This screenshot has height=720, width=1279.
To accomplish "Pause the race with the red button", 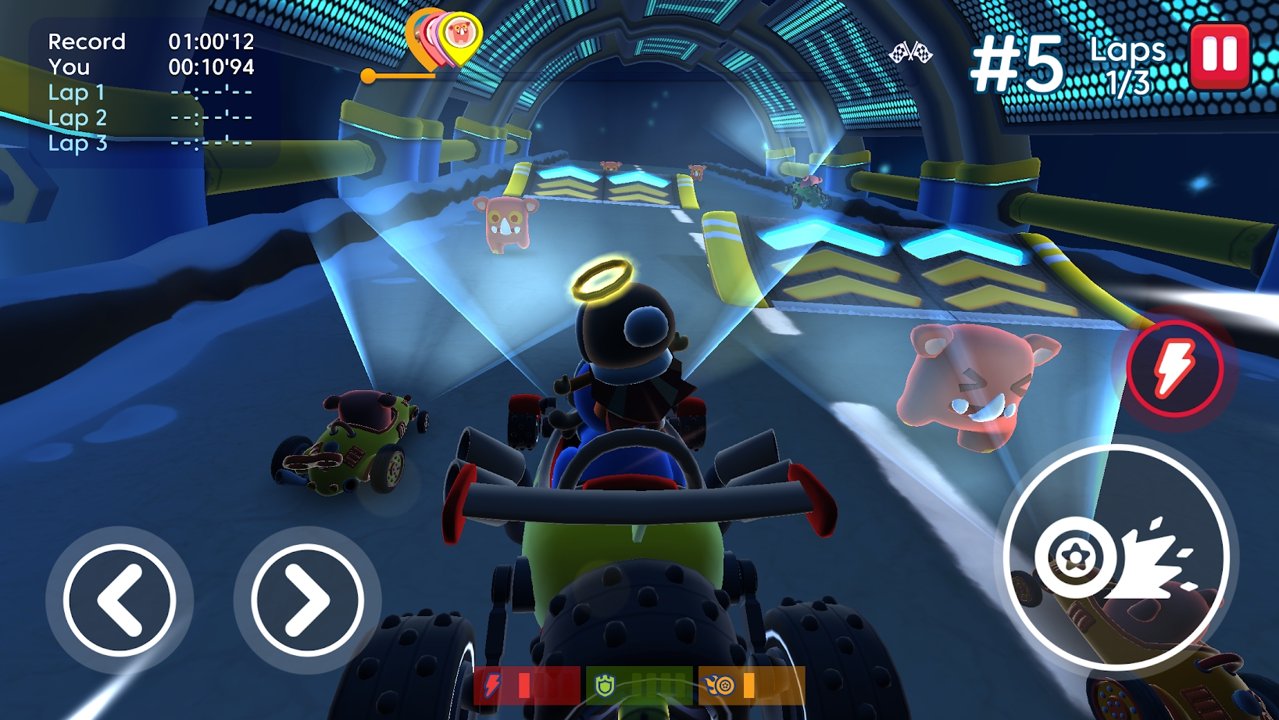I will coord(1219,55).
